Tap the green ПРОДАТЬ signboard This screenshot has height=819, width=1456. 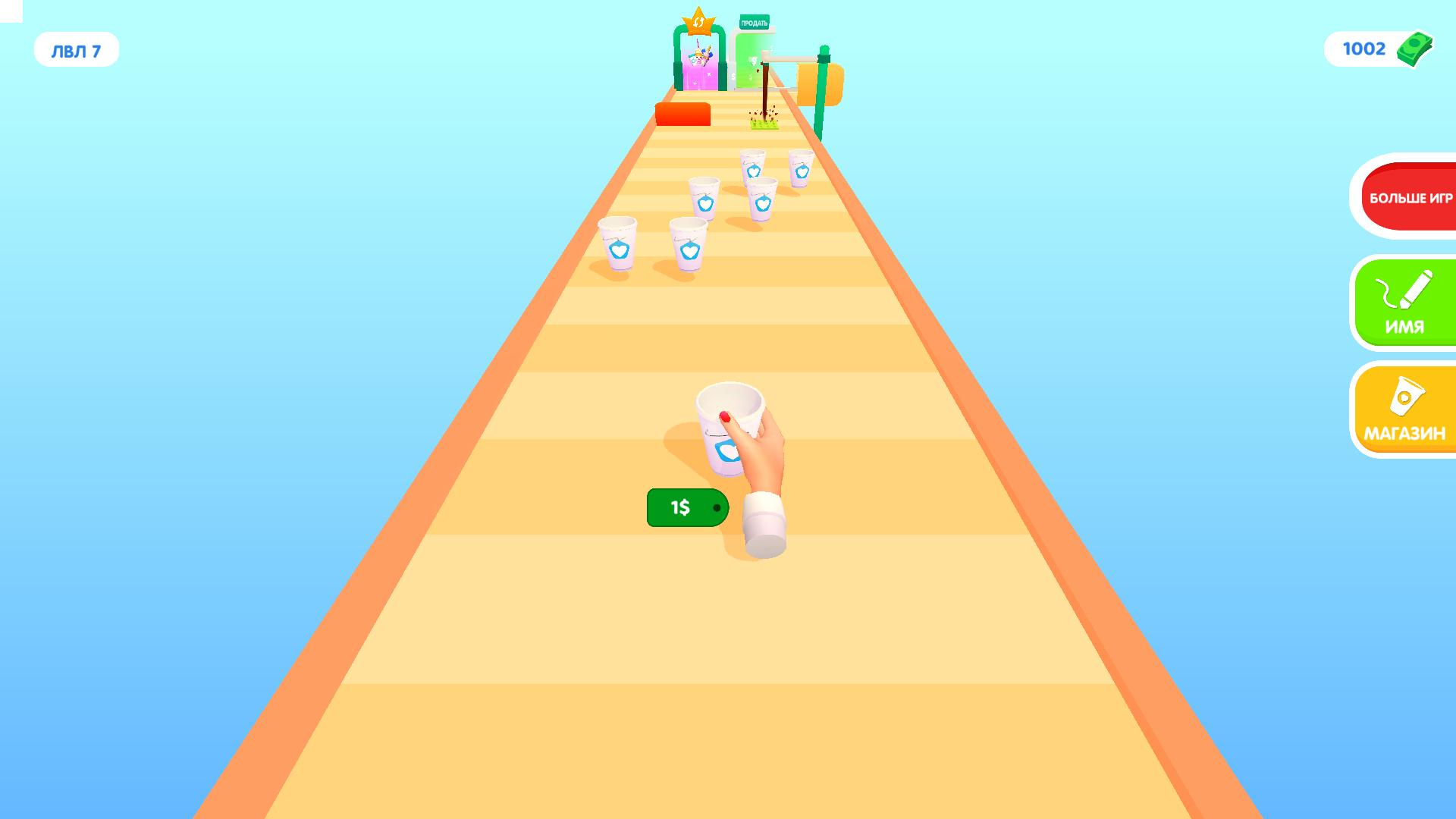(755, 23)
